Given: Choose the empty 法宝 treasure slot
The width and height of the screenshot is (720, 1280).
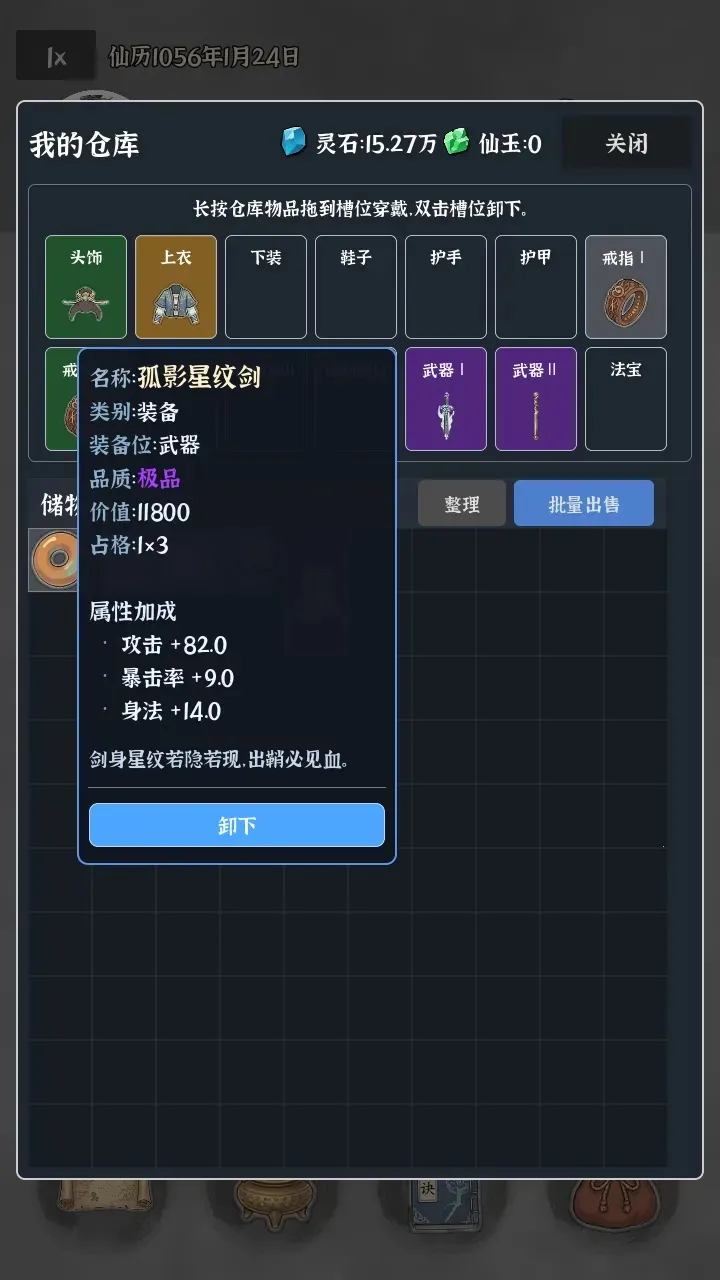Looking at the screenshot, I should click(625, 399).
